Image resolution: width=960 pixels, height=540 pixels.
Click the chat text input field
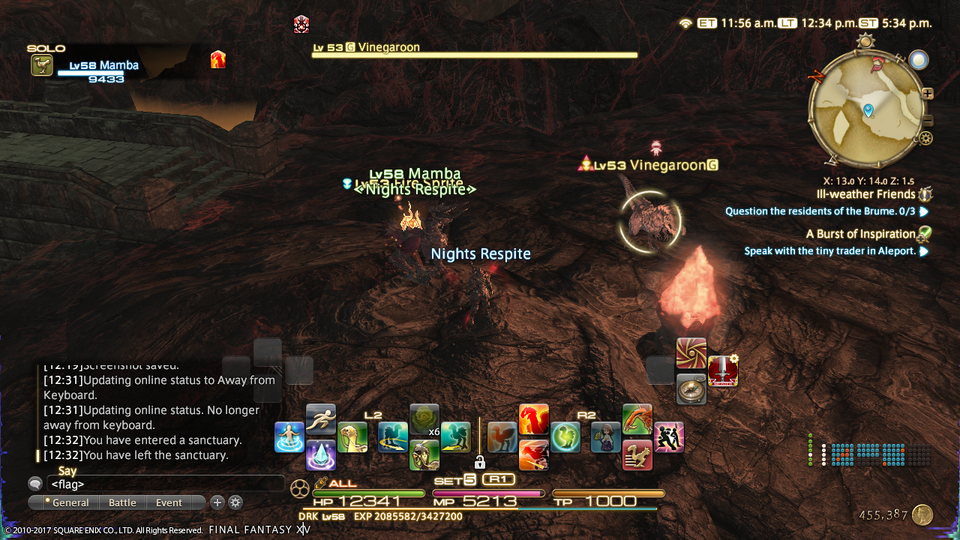(x=160, y=484)
